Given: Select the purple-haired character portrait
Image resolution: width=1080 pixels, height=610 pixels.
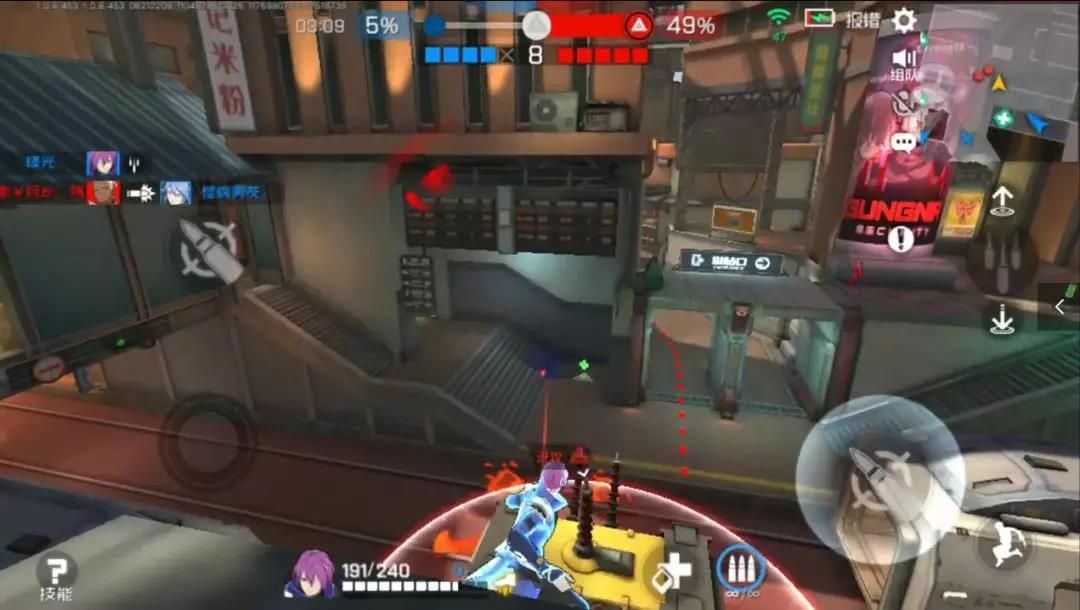Looking at the screenshot, I should 313,574.
